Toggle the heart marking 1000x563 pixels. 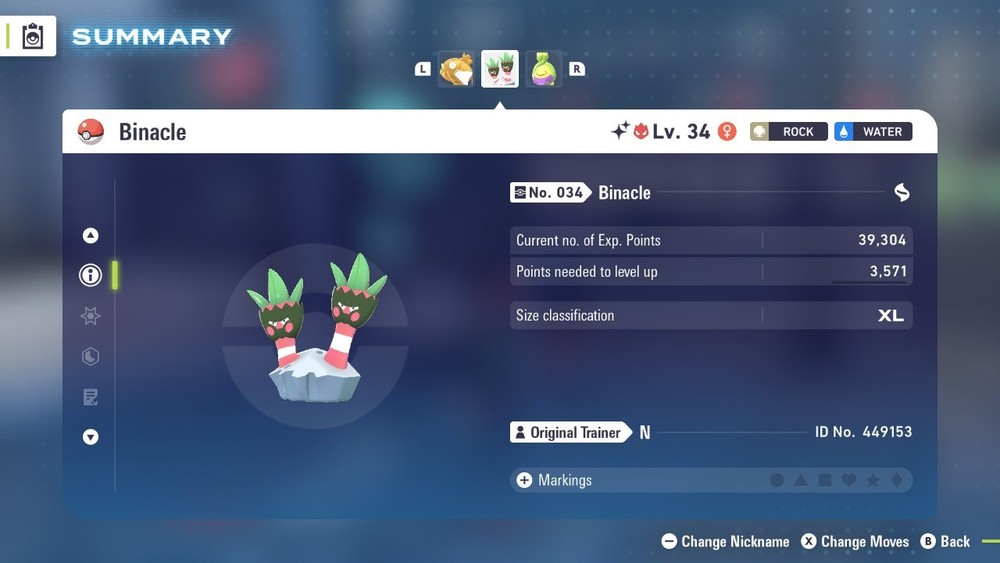pyautogui.click(x=849, y=481)
